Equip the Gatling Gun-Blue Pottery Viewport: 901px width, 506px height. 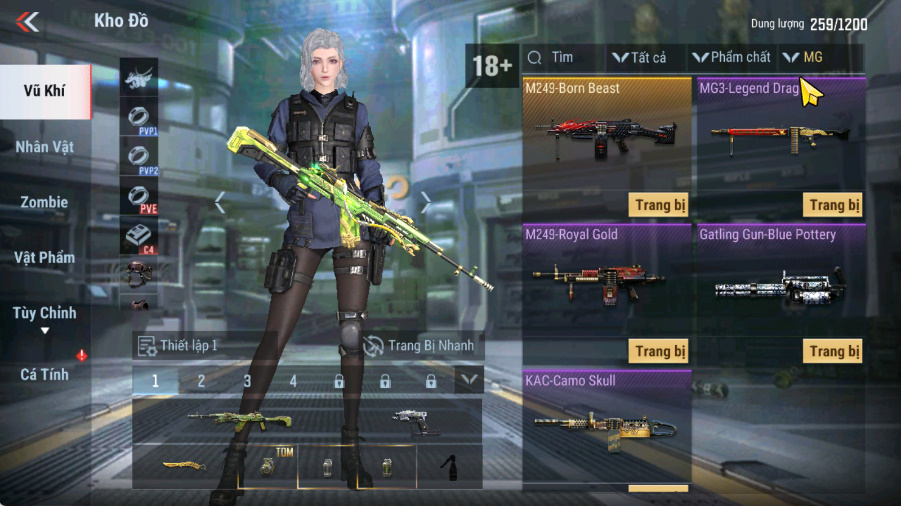click(833, 351)
